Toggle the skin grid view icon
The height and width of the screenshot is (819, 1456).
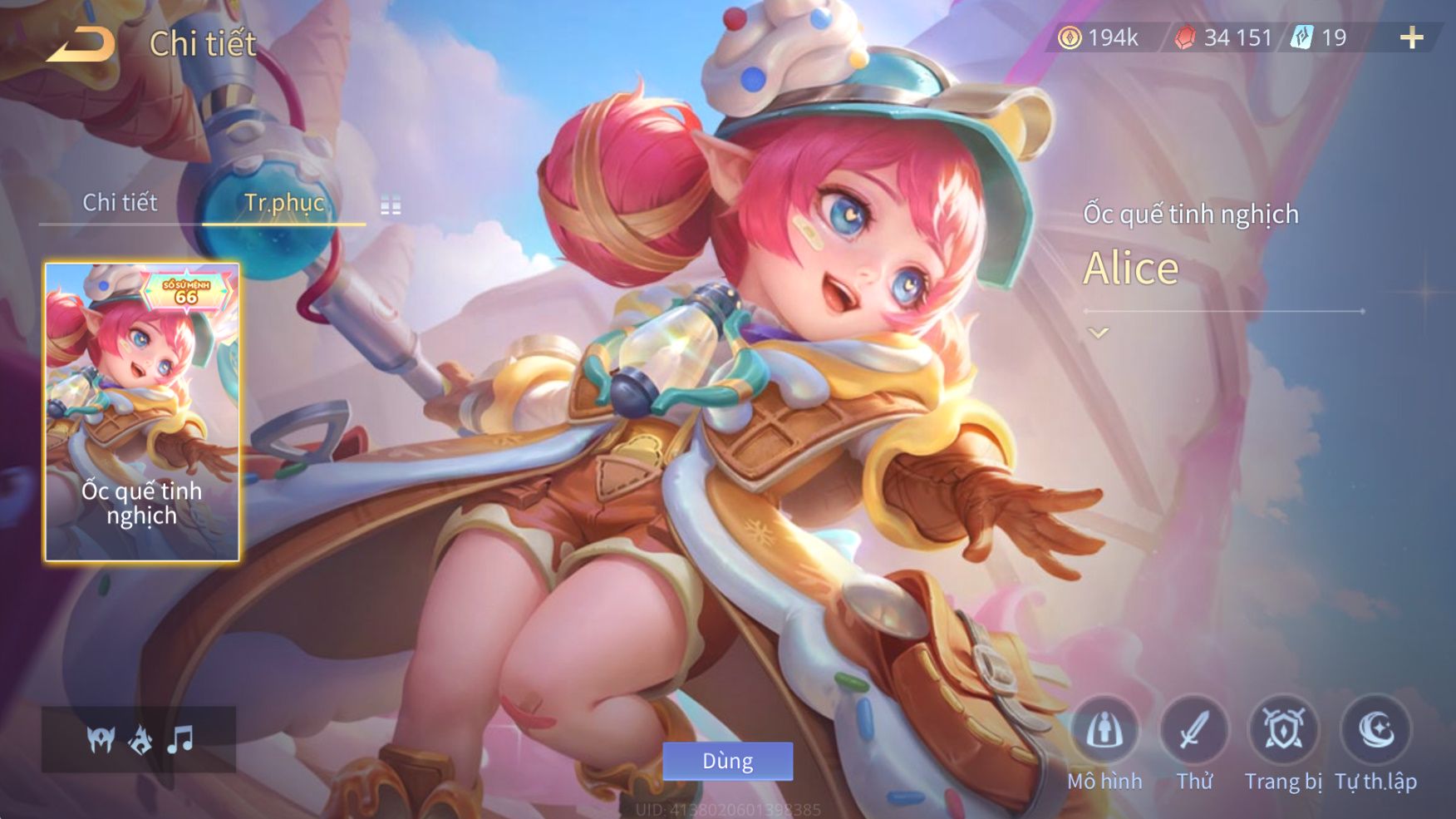tap(391, 205)
